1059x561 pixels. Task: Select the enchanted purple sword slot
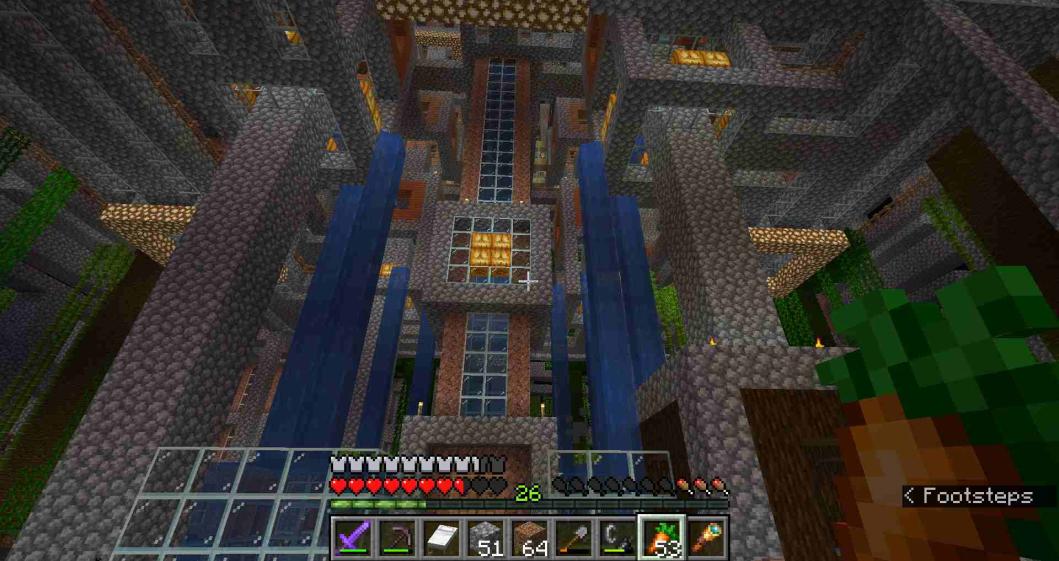[354, 538]
